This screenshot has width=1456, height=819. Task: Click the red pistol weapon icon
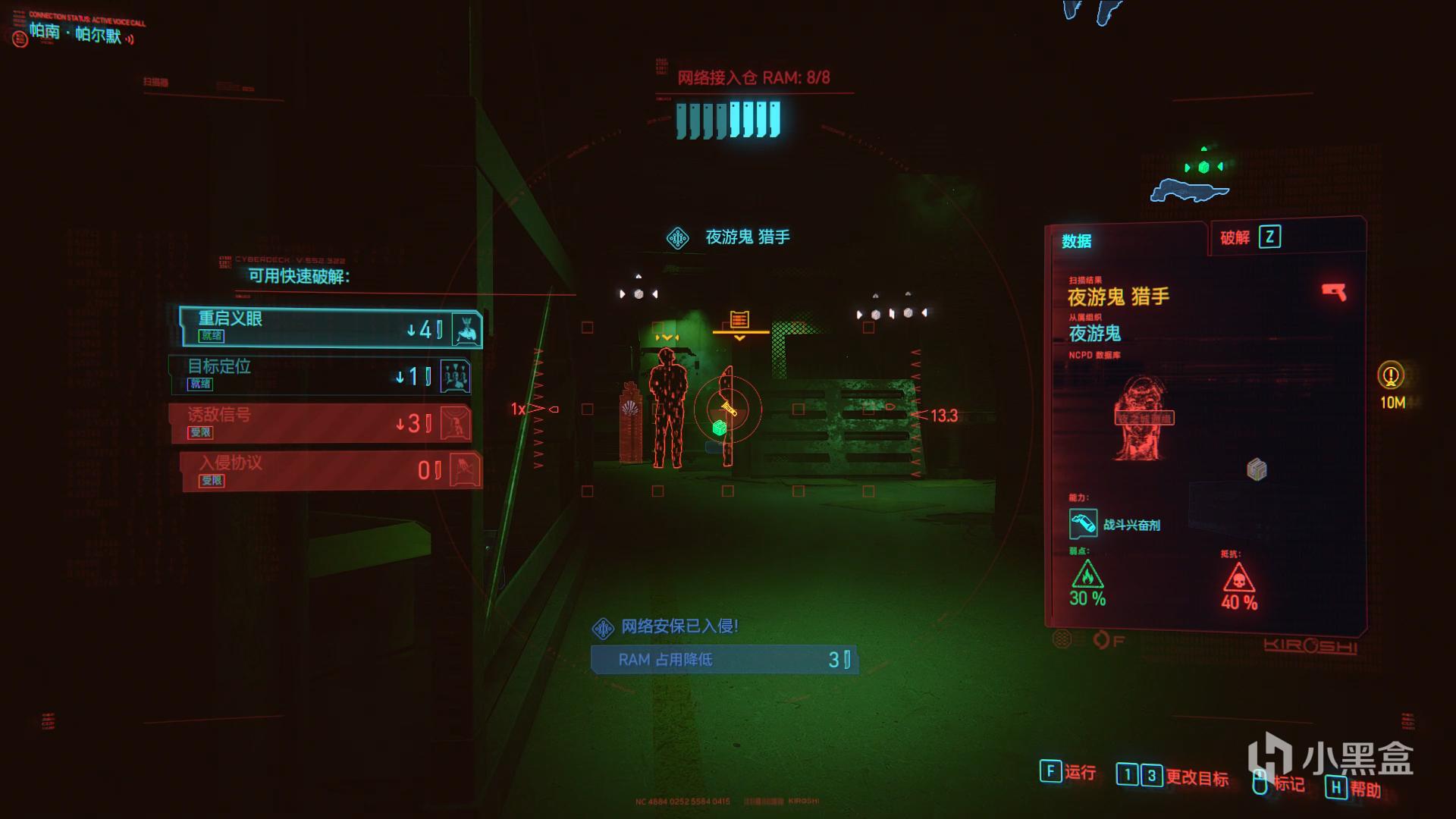click(1334, 292)
